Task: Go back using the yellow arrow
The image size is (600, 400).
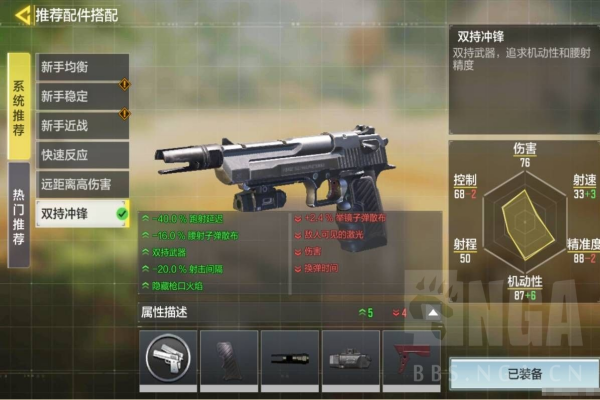Action: [x=20, y=15]
